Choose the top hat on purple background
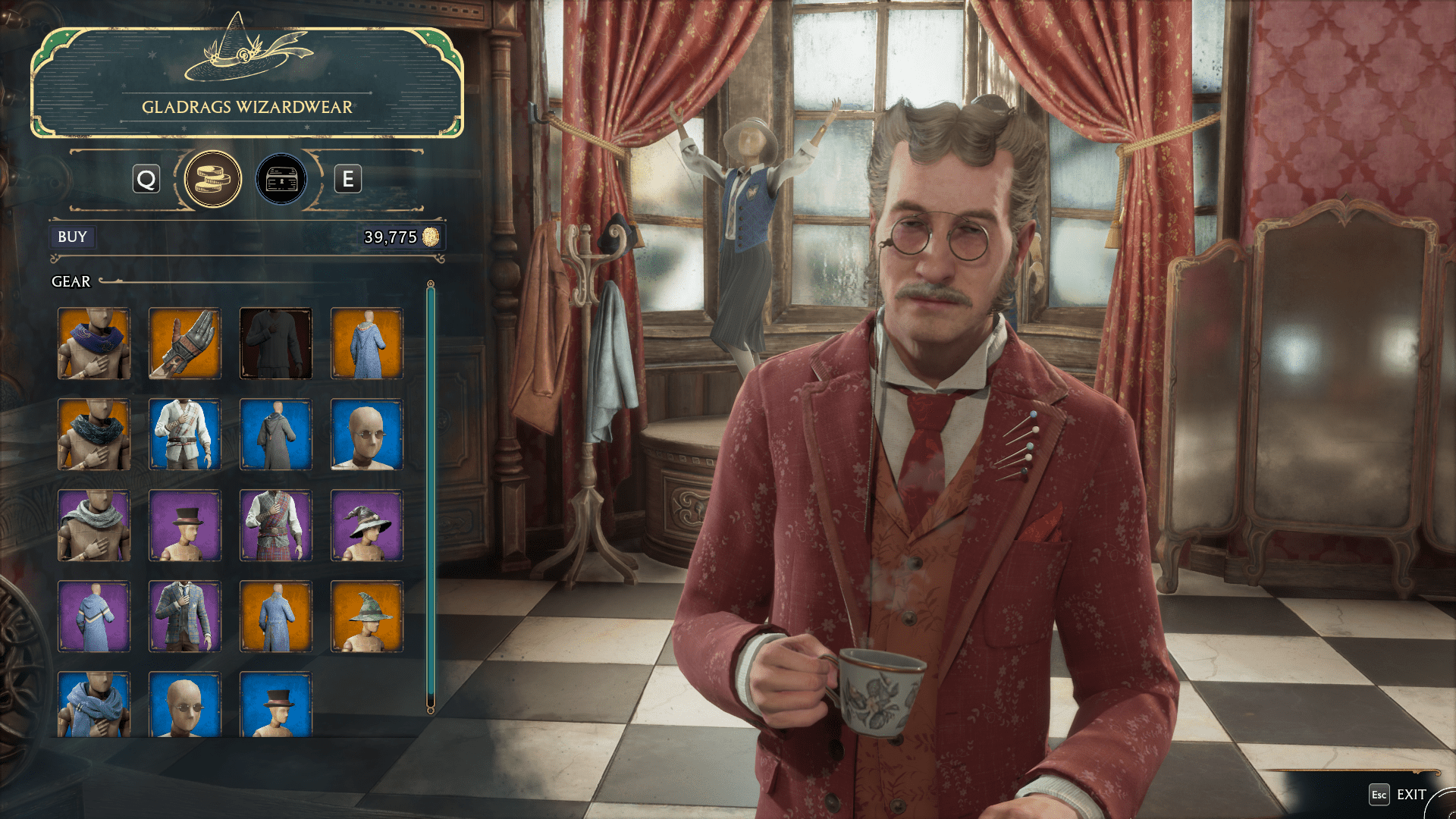The image size is (1456, 819). pos(184,526)
